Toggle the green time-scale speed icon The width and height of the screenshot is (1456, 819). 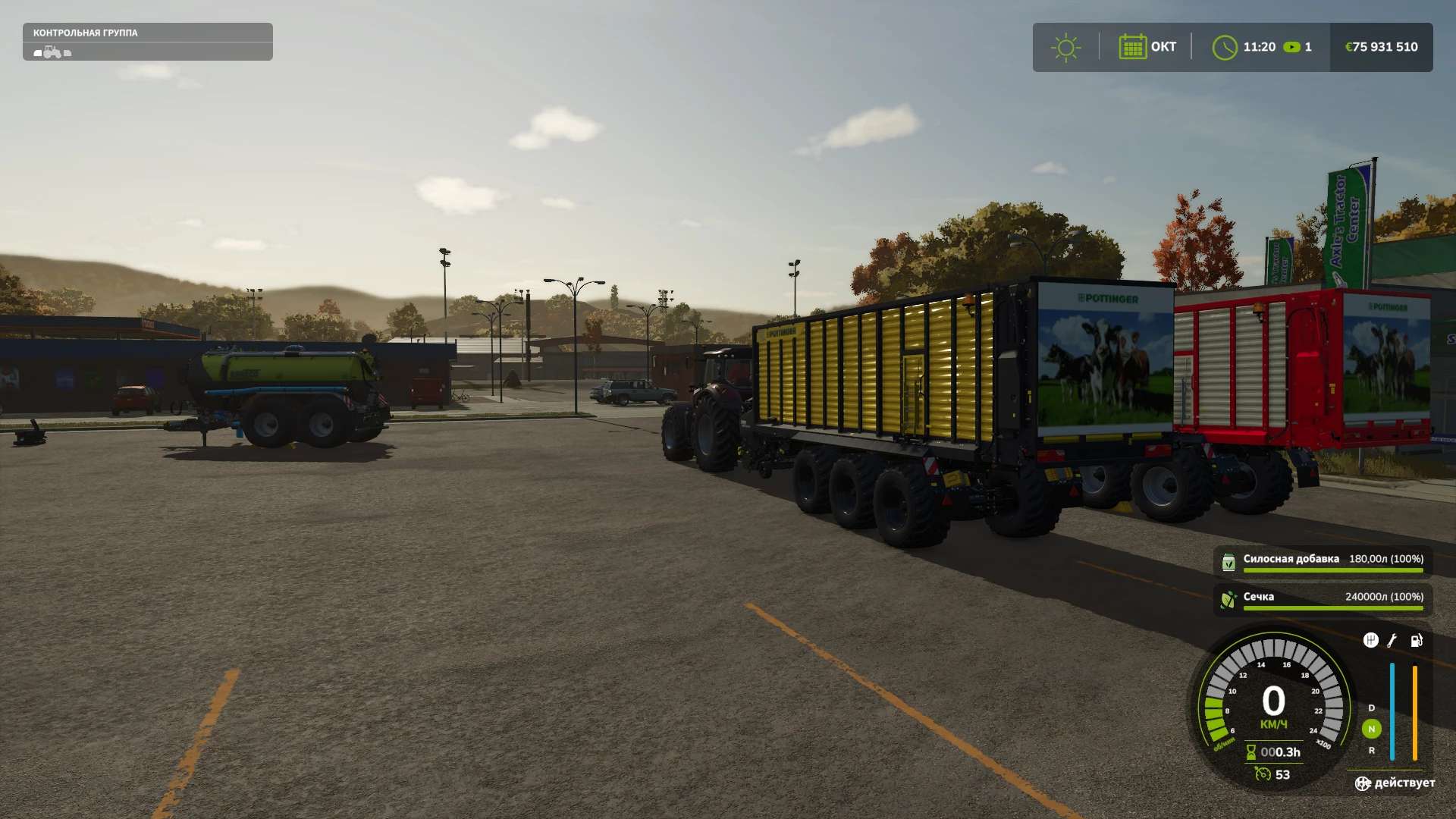pos(1291,47)
